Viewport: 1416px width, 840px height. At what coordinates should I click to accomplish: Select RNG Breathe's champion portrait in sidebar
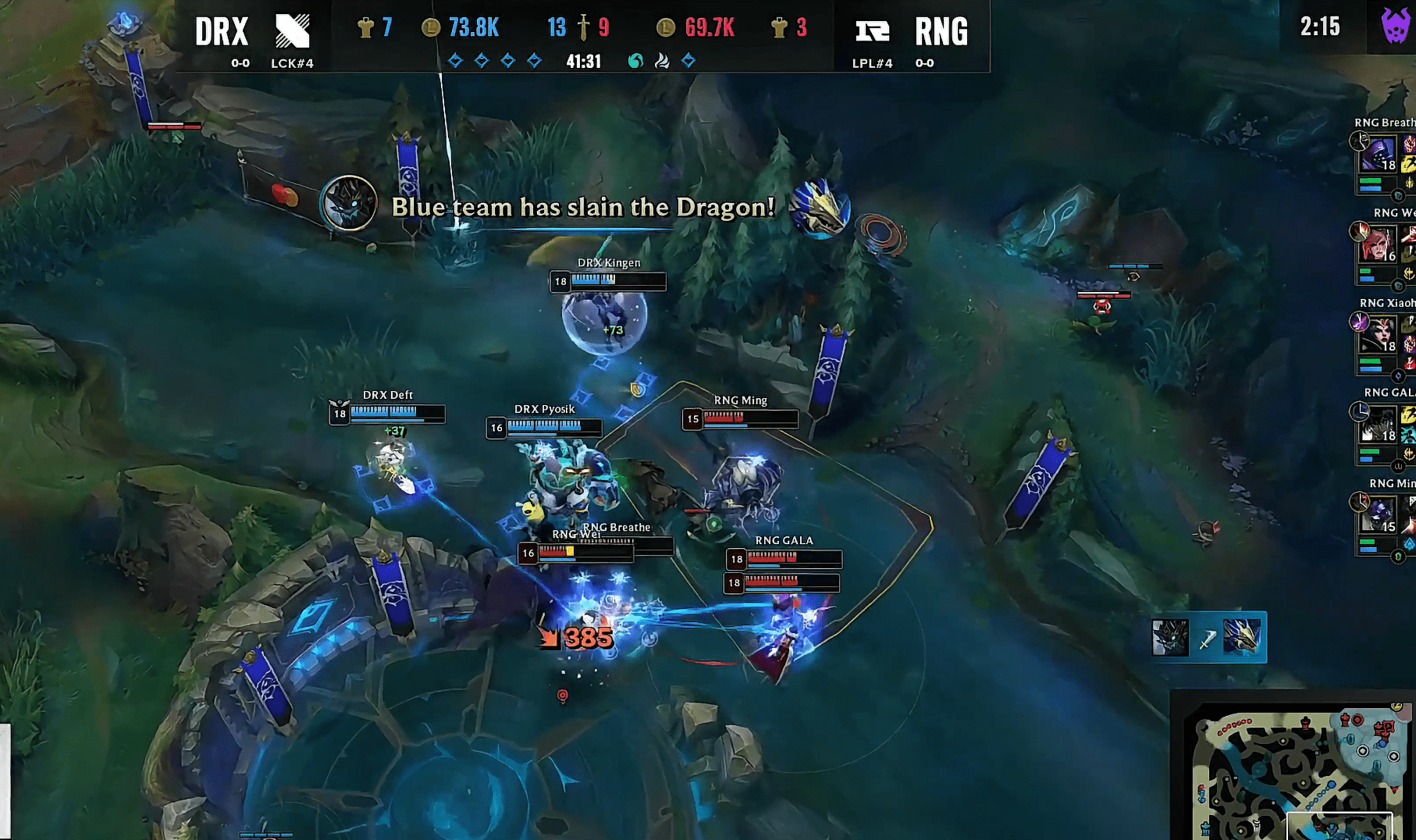tap(1379, 155)
